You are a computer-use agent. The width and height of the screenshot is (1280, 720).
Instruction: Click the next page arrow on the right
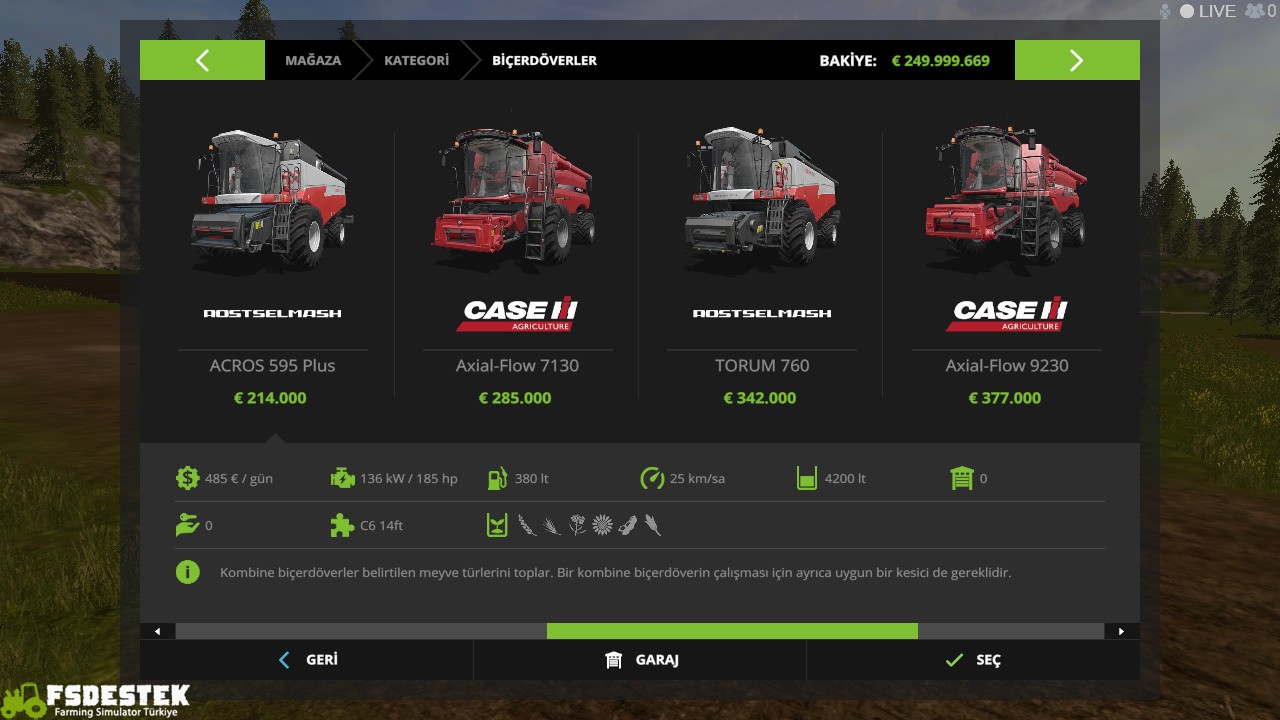click(x=1077, y=60)
